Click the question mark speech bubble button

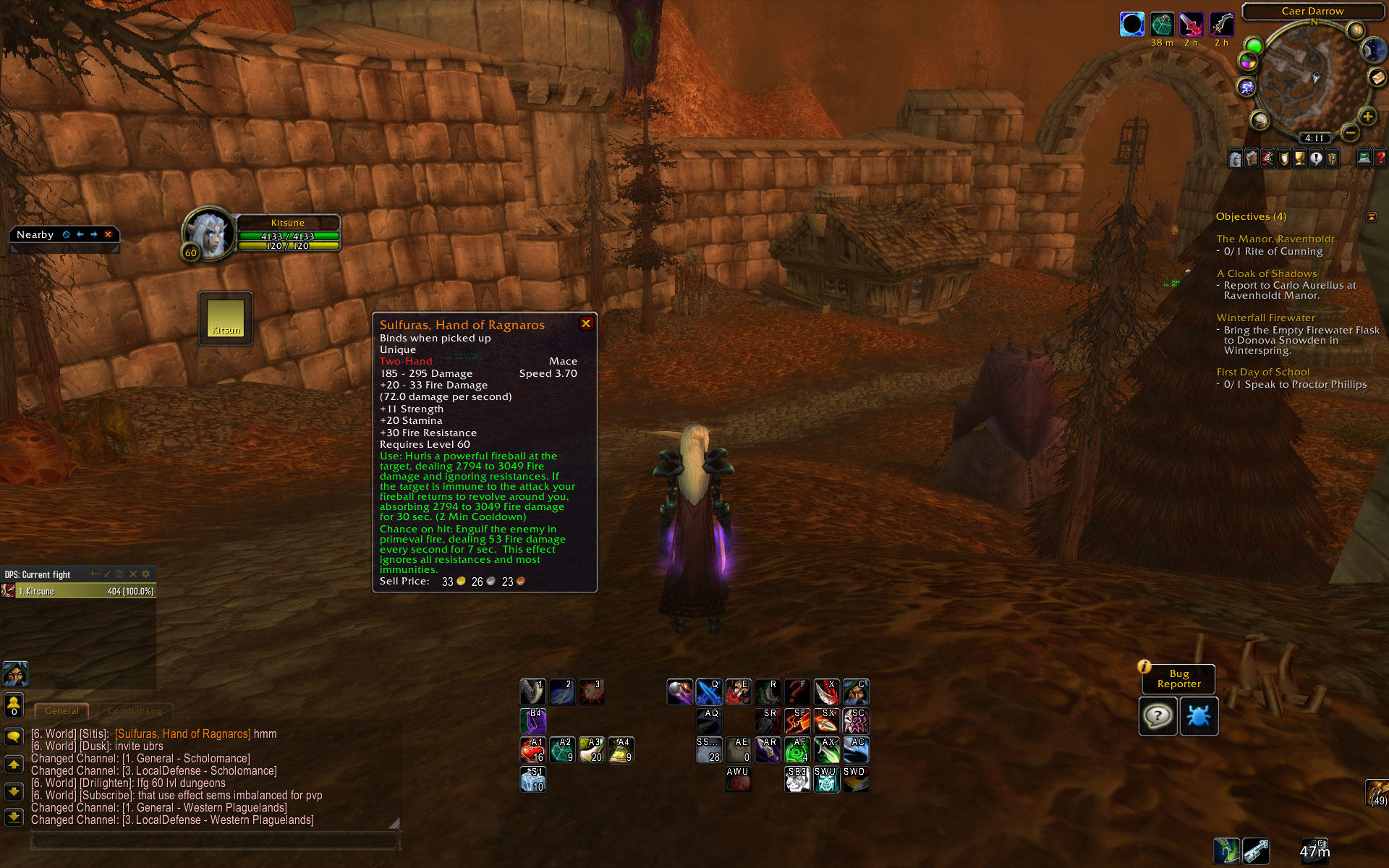pos(1157,716)
